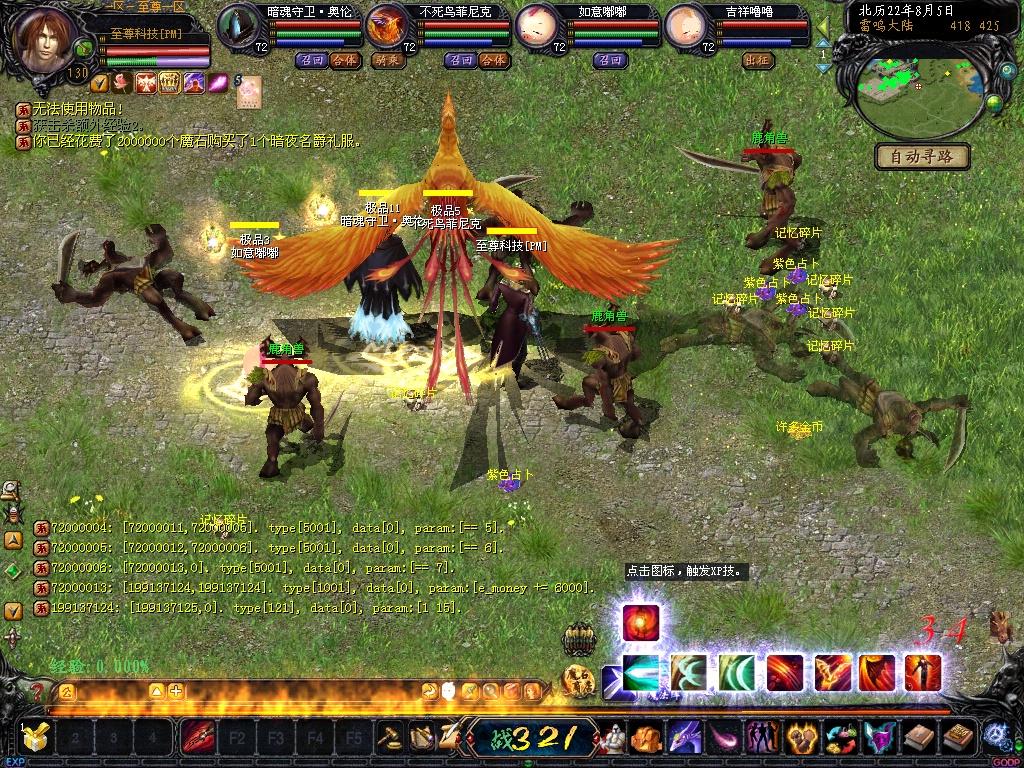This screenshot has width=1024, height=768.
Task: Click the hammer icon on the bottom bar
Action: pyautogui.click(x=389, y=738)
